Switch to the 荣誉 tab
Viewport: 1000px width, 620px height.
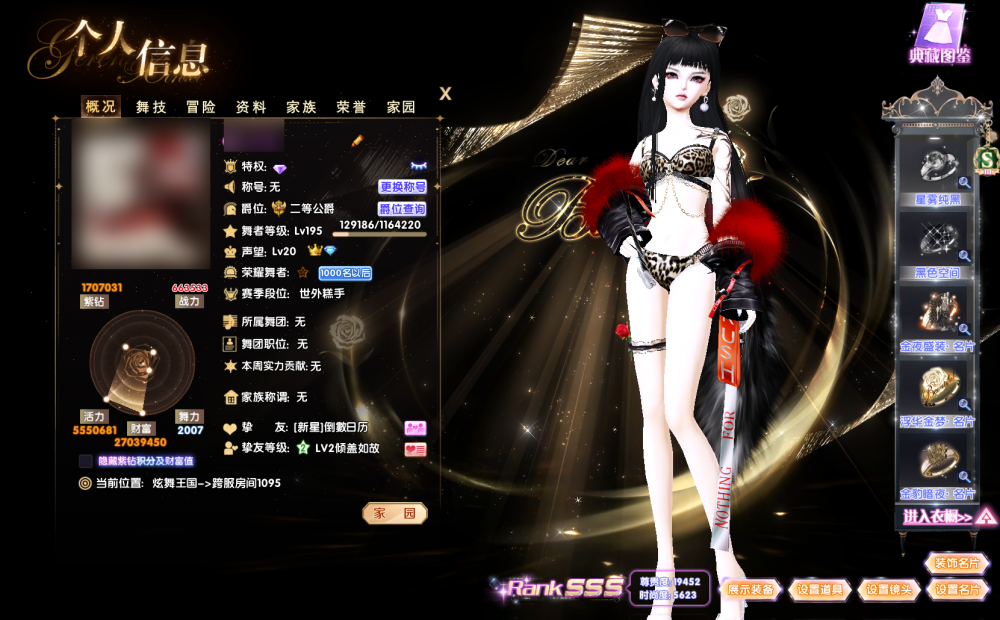point(351,107)
